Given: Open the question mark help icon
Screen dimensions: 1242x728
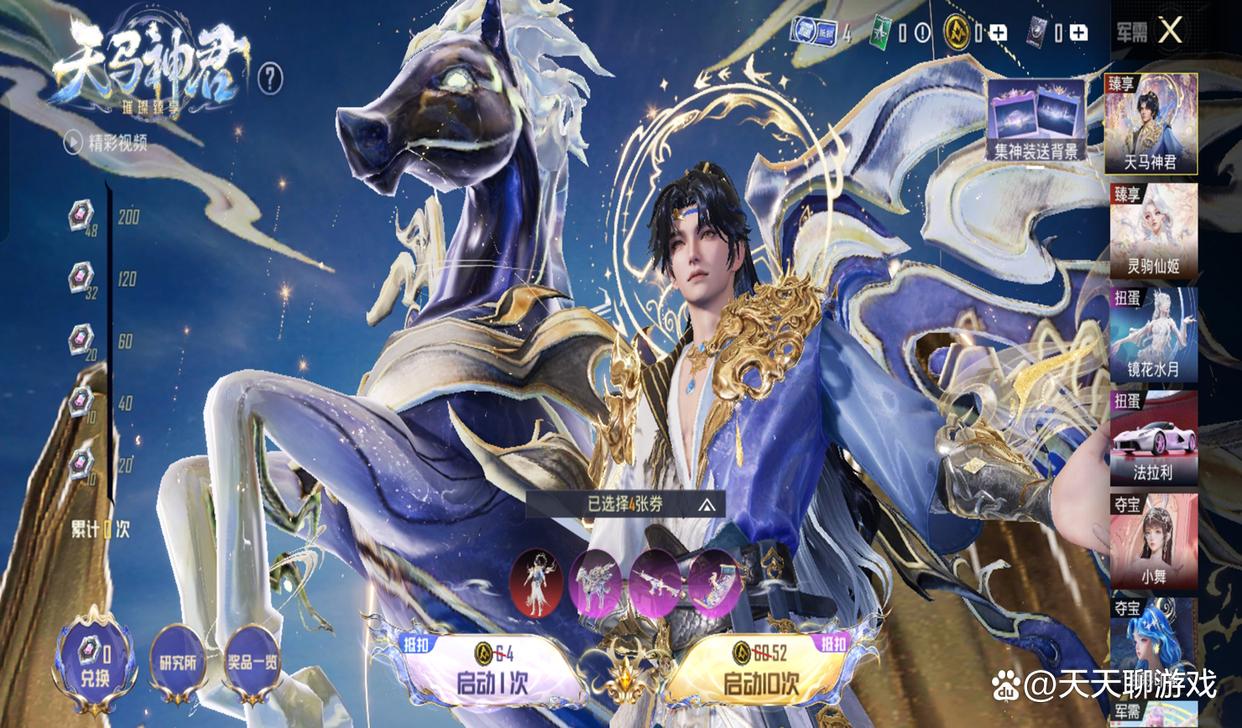Looking at the screenshot, I should pos(270,78).
